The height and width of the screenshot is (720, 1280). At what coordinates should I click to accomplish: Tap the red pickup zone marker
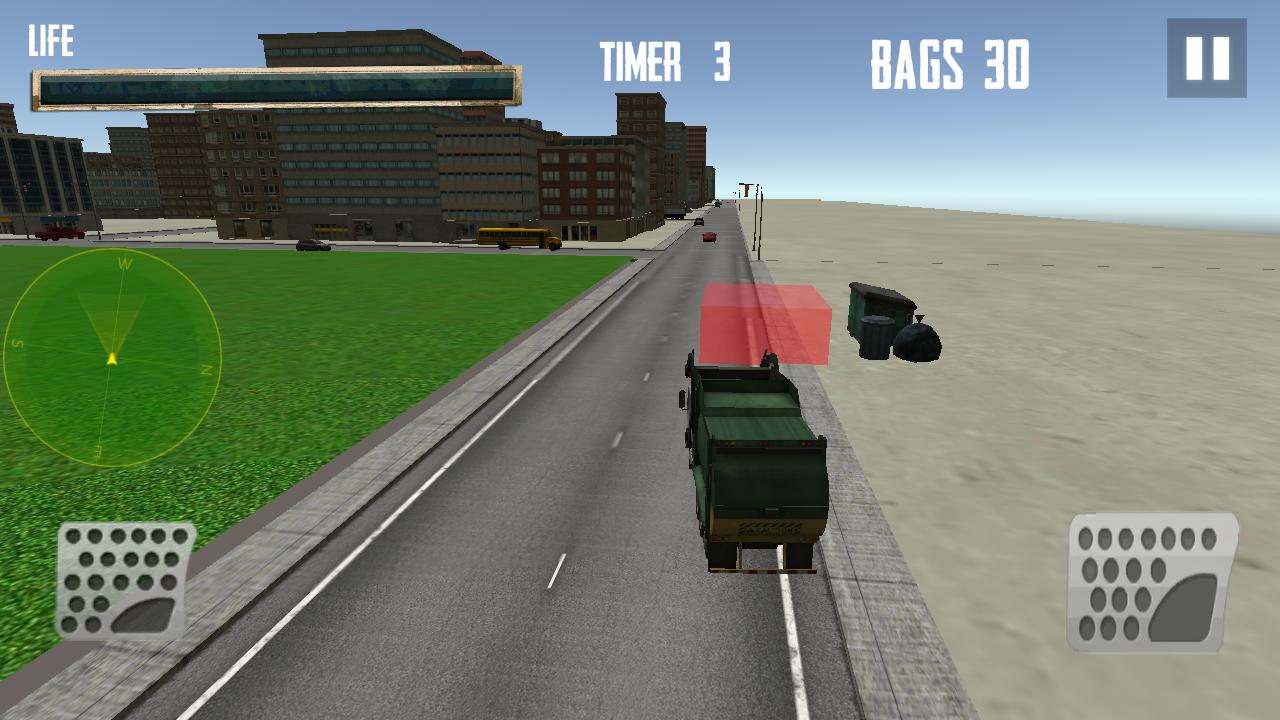[x=765, y=325]
